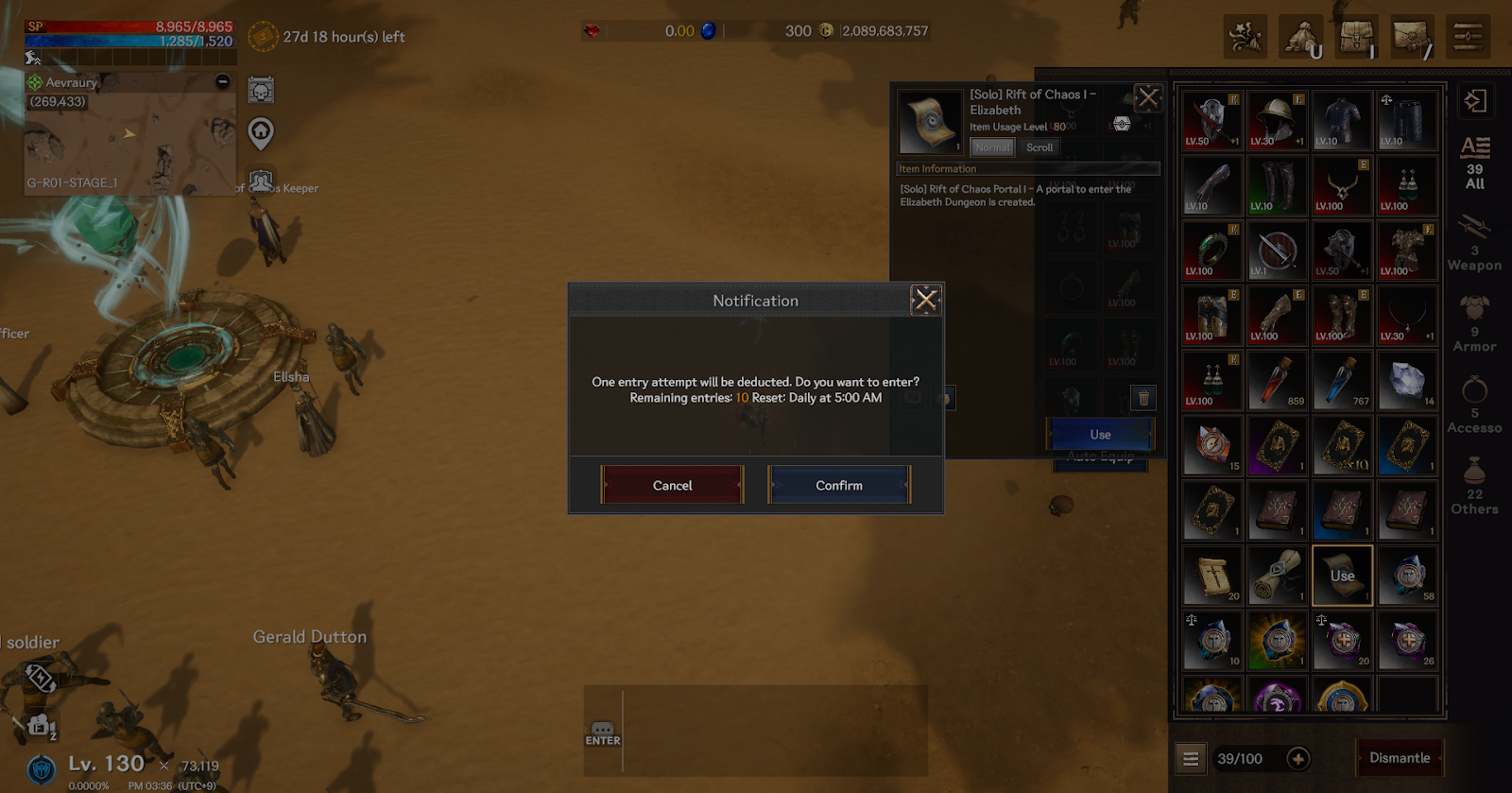Show All inventory items filter

coord(1474,163)
